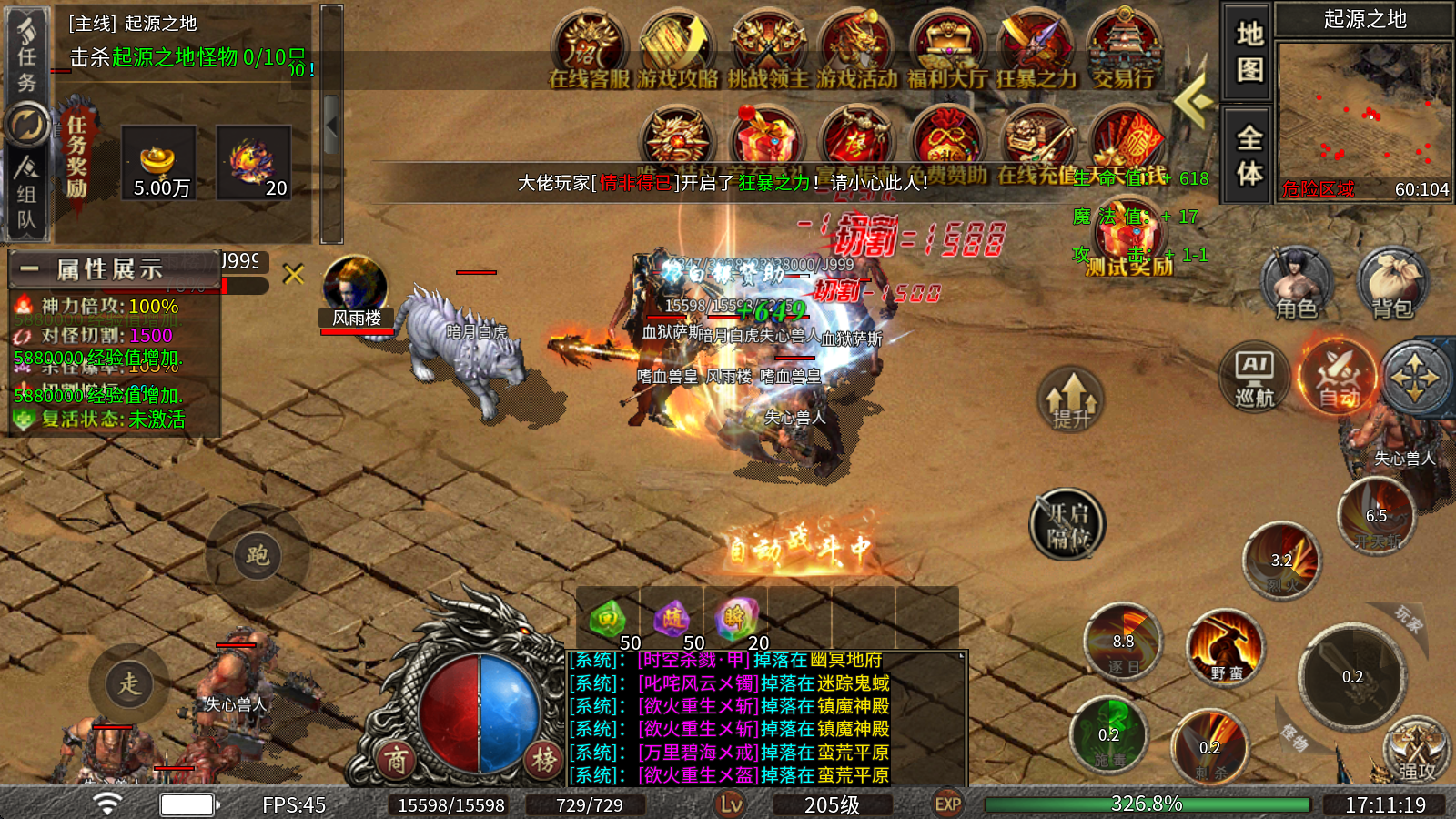The height and width of the screenshot is (819, 1456).
Task: Select the 全体 attack mode button
Action: (x=1249, y=155)
